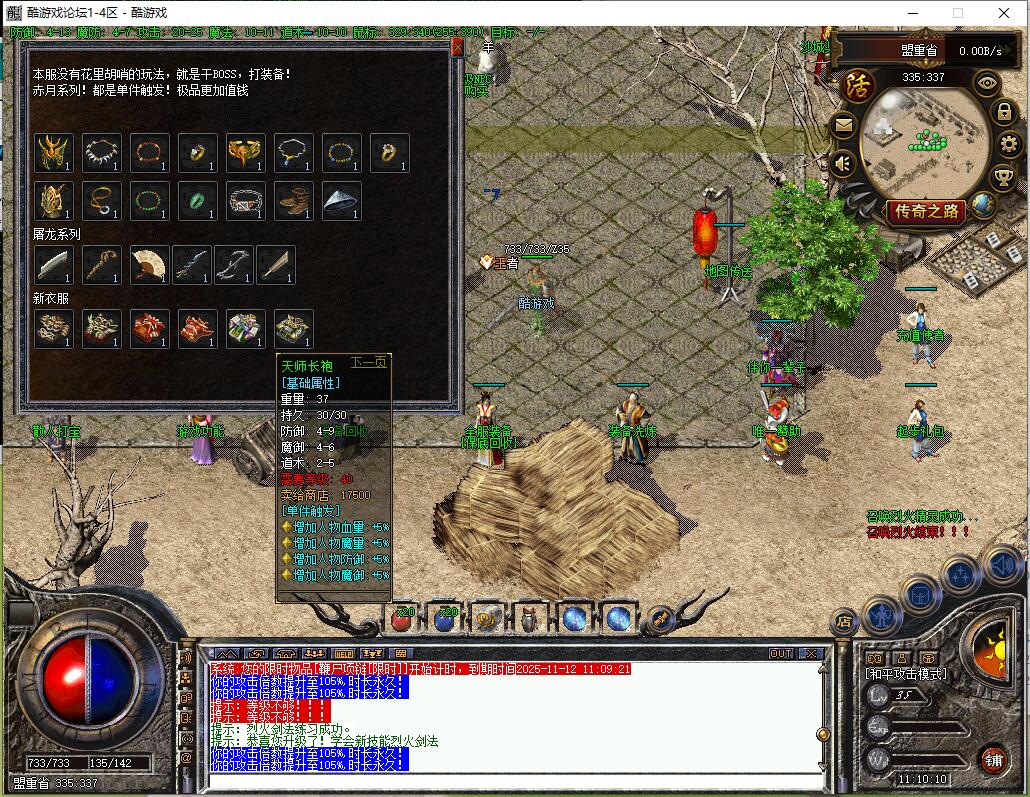Close the game window
The image size is (1030, 797).
tap(1004, 13)
